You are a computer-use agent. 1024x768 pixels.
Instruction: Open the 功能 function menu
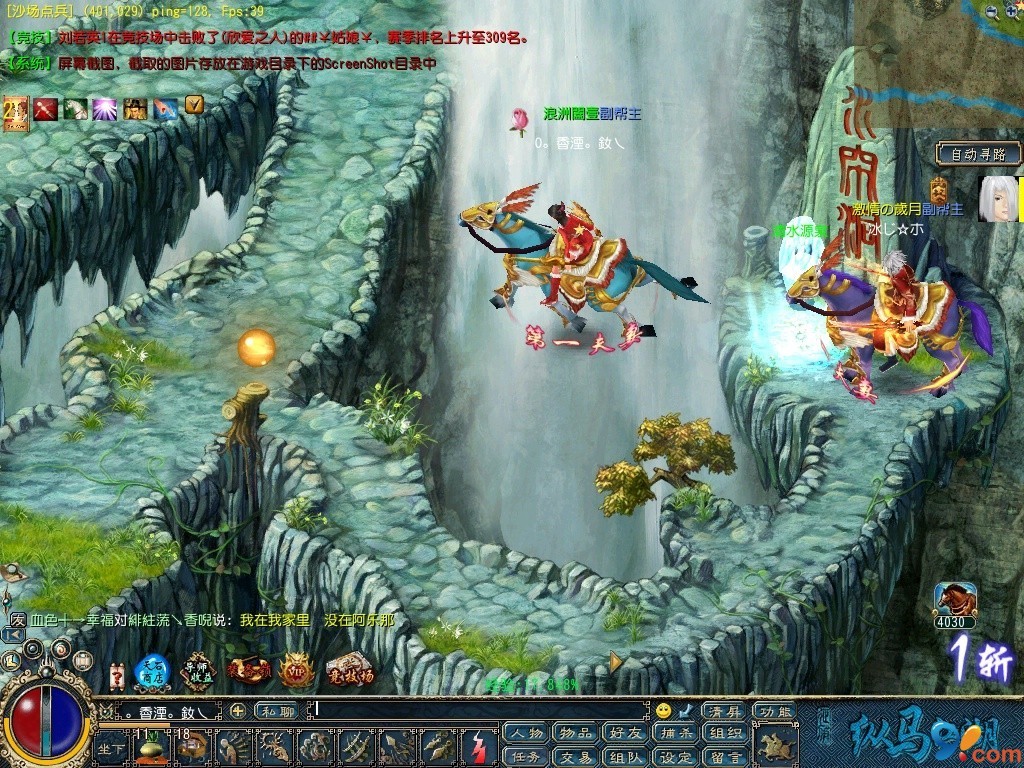[774, 711]
